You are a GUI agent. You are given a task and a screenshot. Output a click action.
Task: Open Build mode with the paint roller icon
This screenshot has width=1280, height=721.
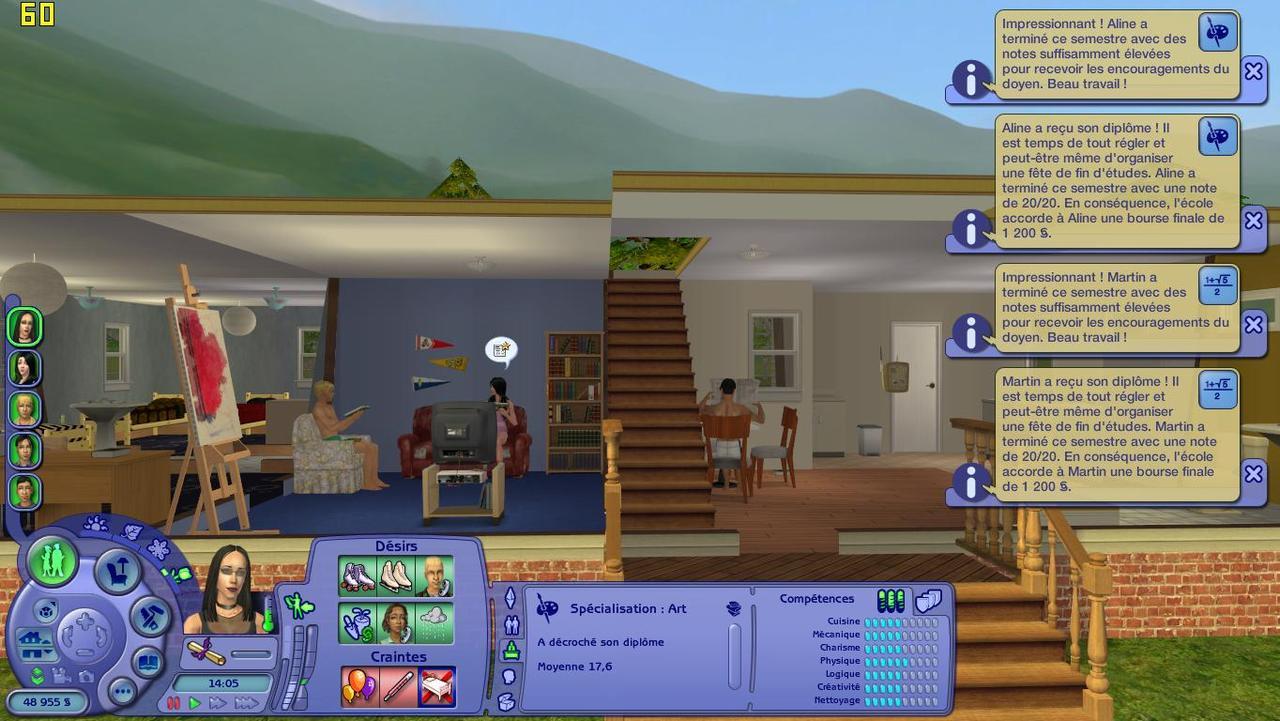pyautogui.click(x=152, y=617)
